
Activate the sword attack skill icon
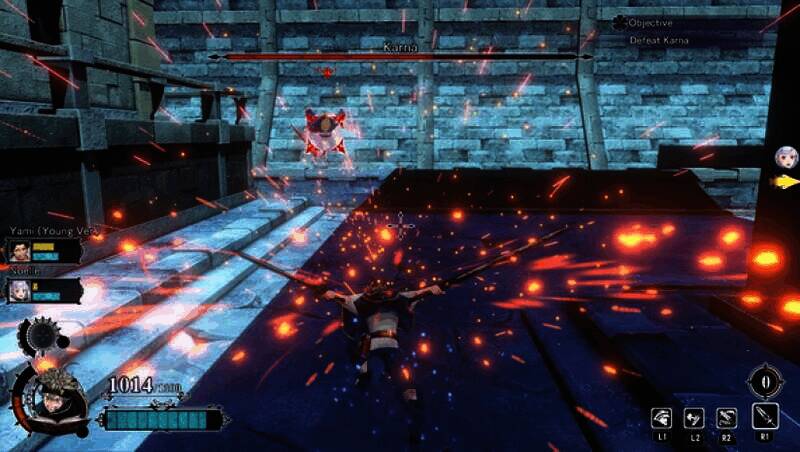click(x=765, y=417)
